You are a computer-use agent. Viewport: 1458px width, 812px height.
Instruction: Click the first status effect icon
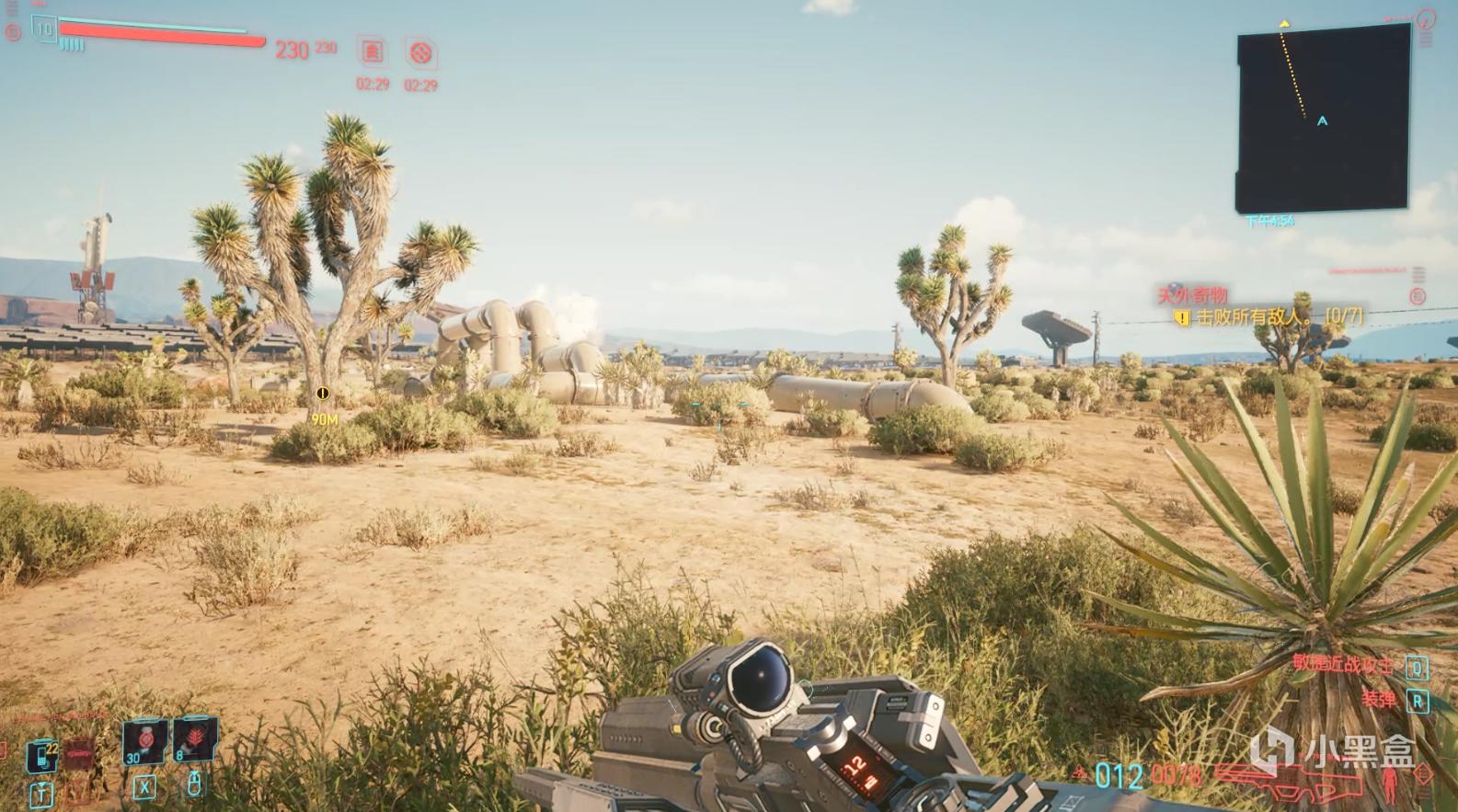[372, 52]
